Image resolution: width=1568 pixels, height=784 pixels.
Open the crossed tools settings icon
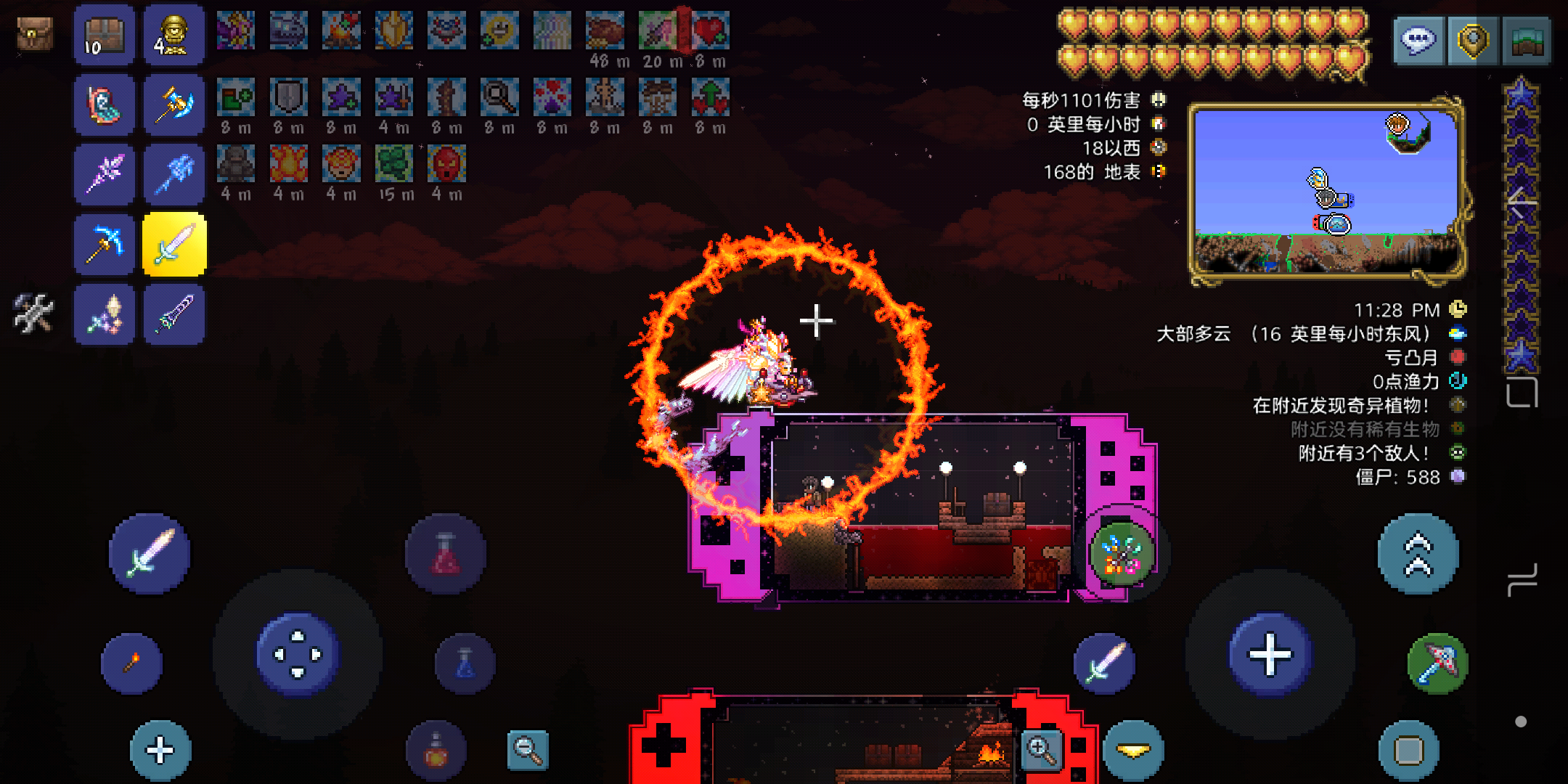point(33,314)
